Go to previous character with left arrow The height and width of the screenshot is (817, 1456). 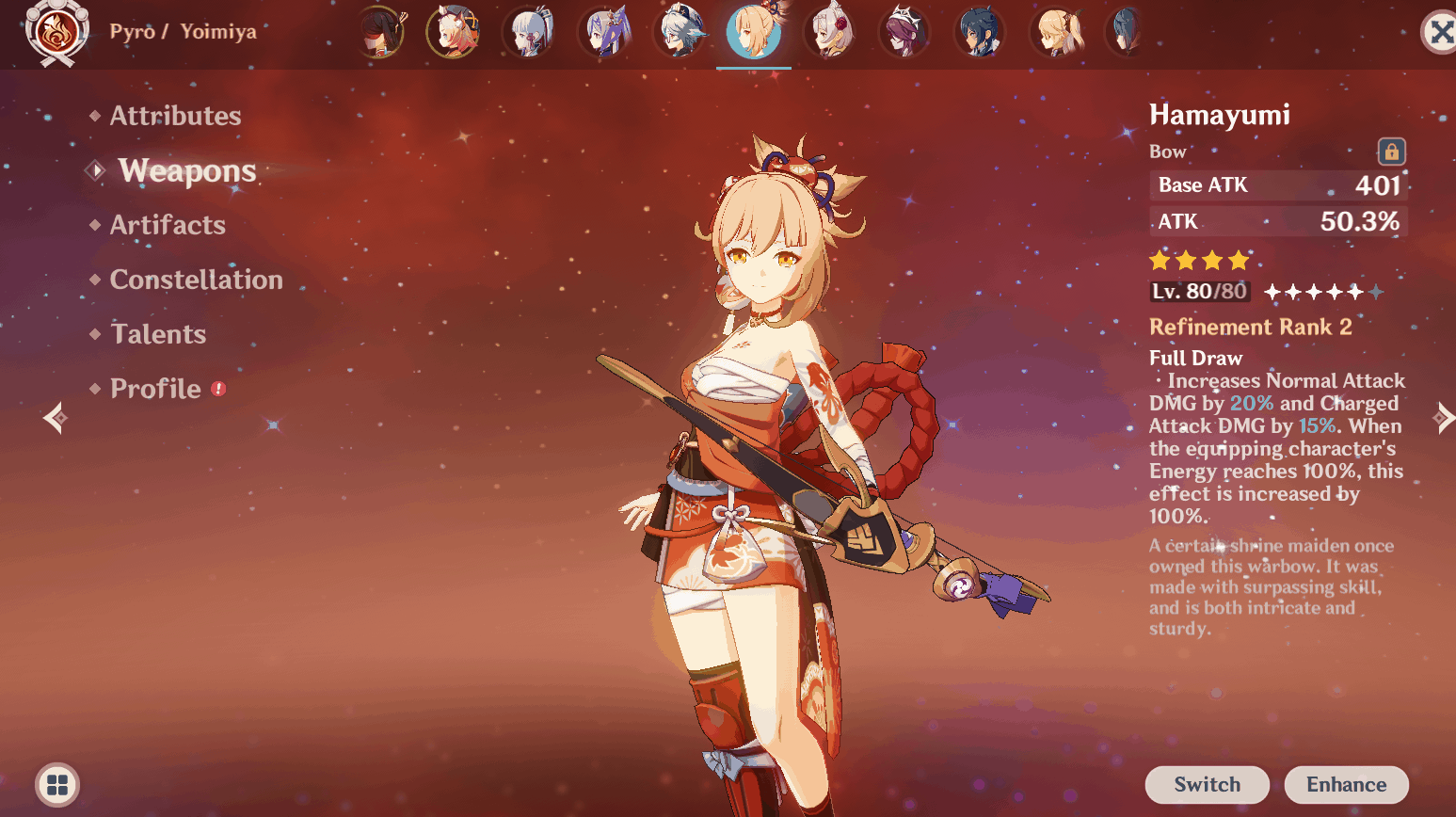pyautogui.click(x=54, y=418)
